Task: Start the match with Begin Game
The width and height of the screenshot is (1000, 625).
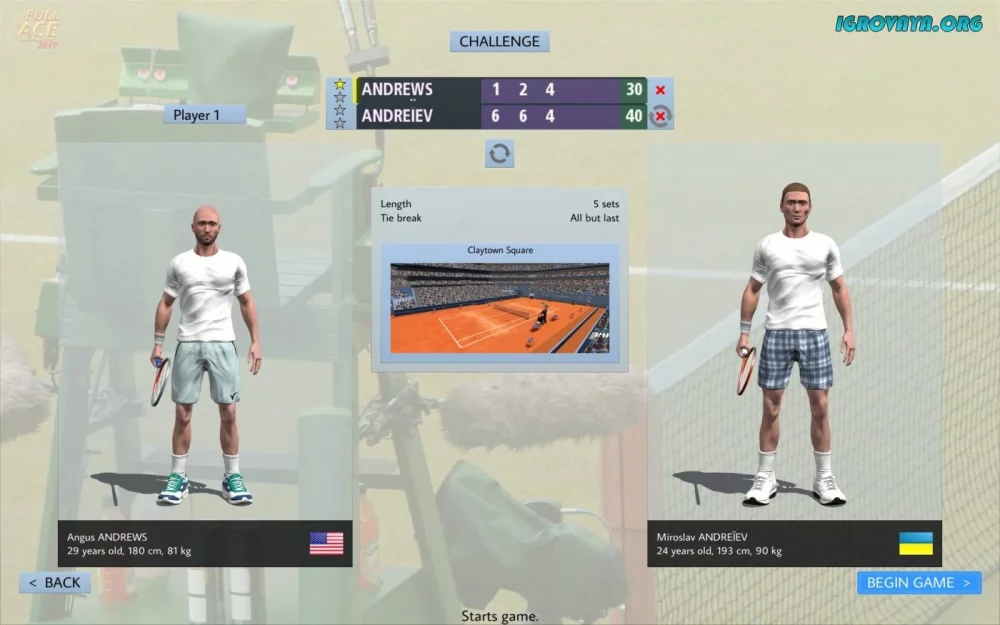Action: [x=918, y=582]
